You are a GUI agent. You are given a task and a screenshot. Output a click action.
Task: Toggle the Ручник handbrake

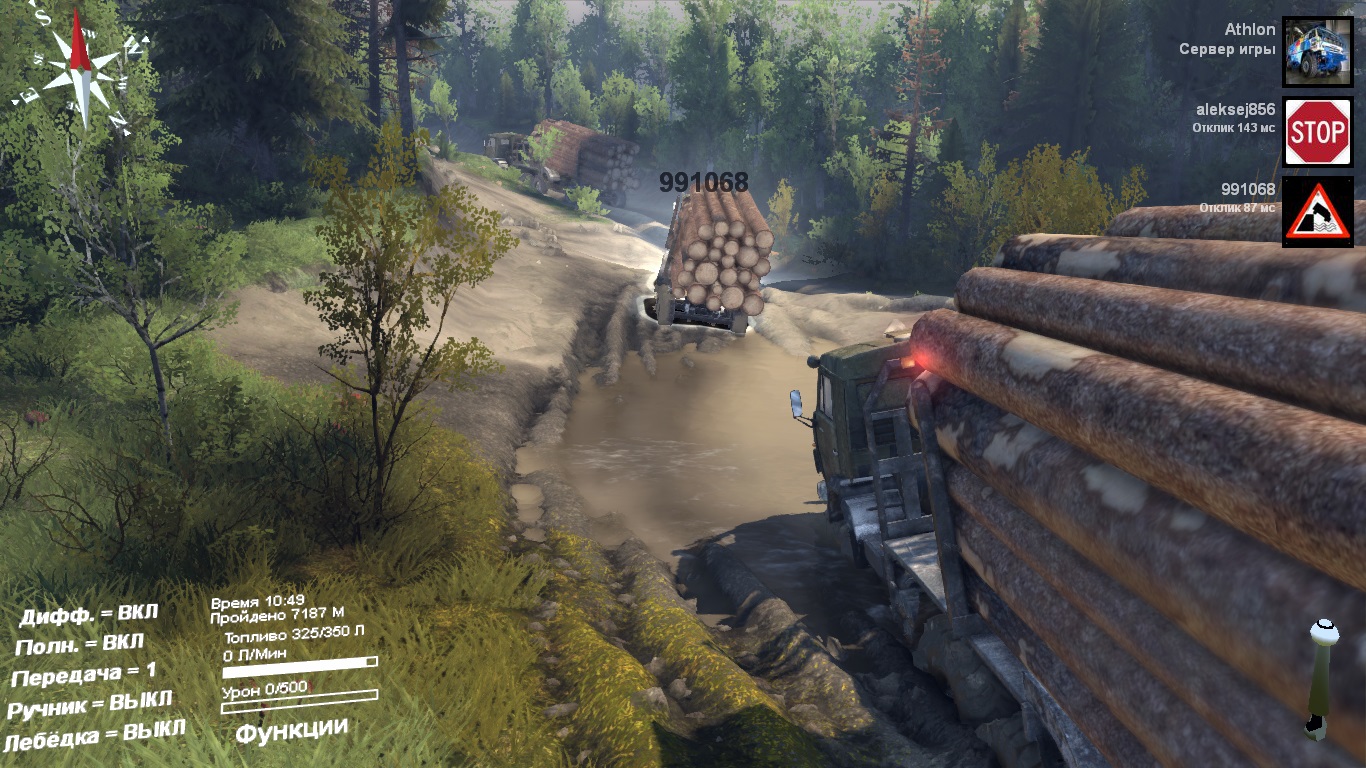[90, 704]
